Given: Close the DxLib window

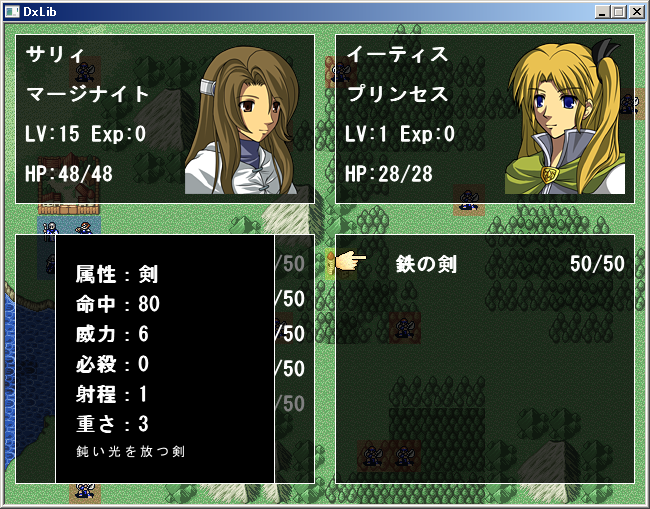Looking at the screenshot, I should pyautogui.click(x=635, y=12).
